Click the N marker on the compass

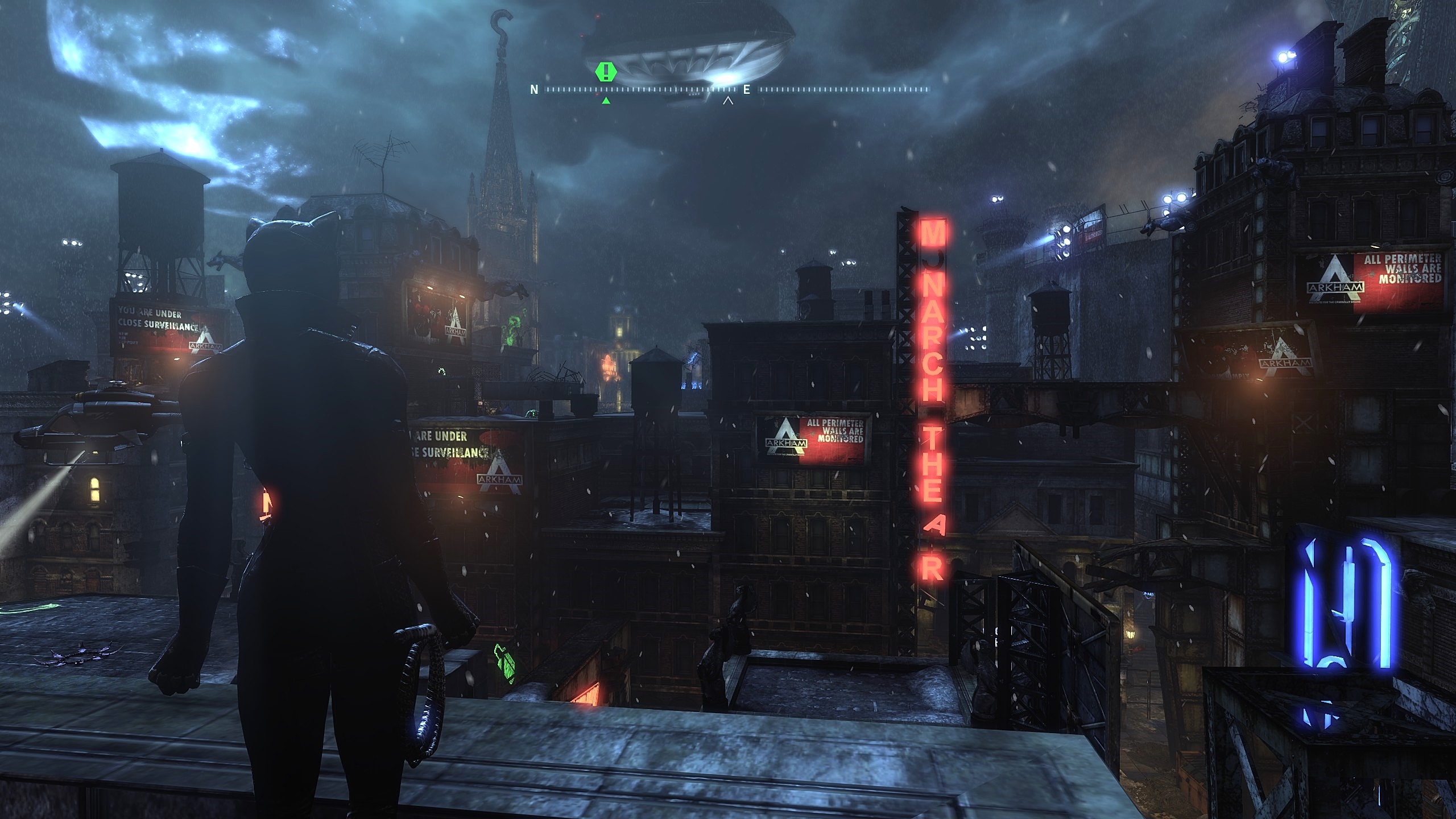click(x=533, y=89)
